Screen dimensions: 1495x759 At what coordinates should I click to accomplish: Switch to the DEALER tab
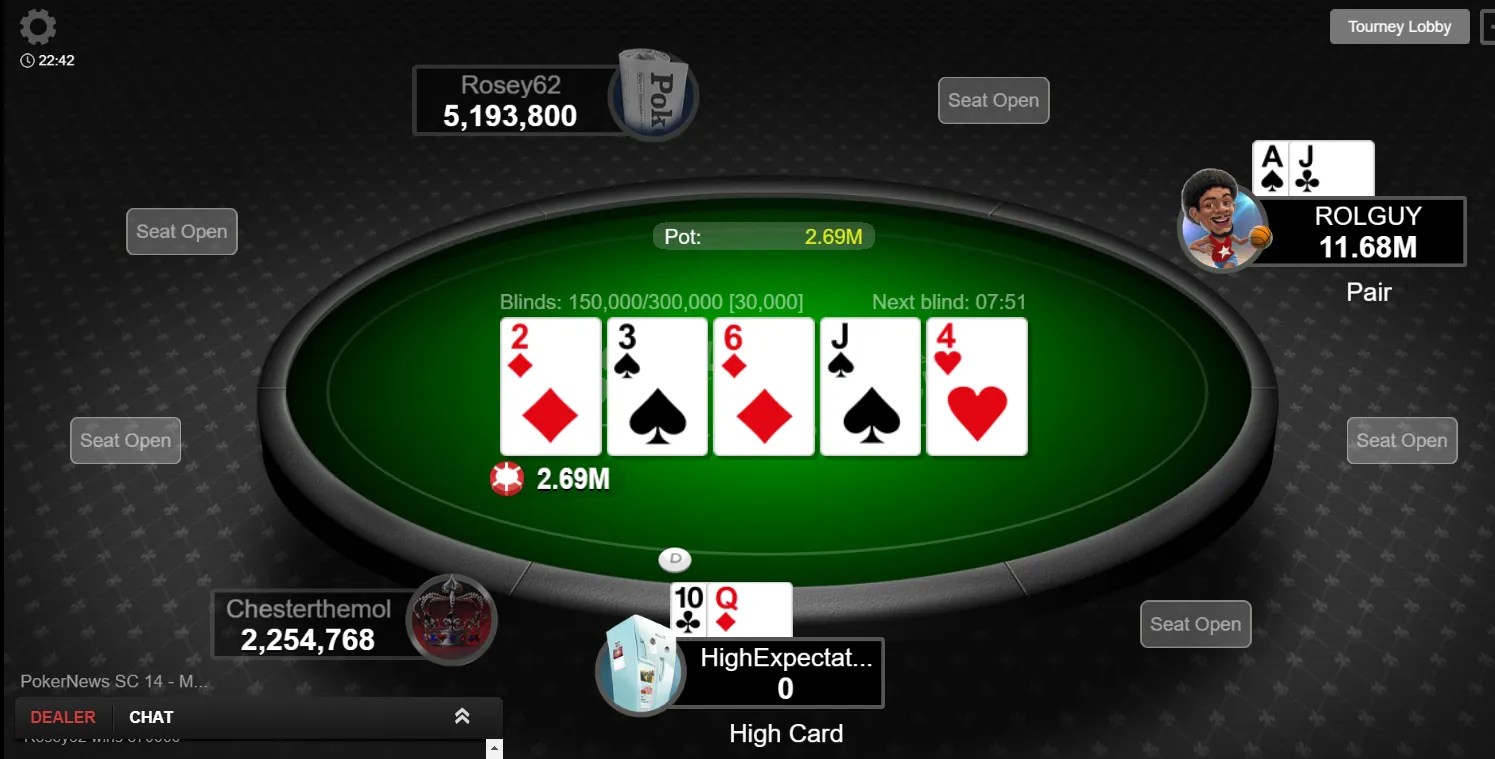(x=63, y=717)
